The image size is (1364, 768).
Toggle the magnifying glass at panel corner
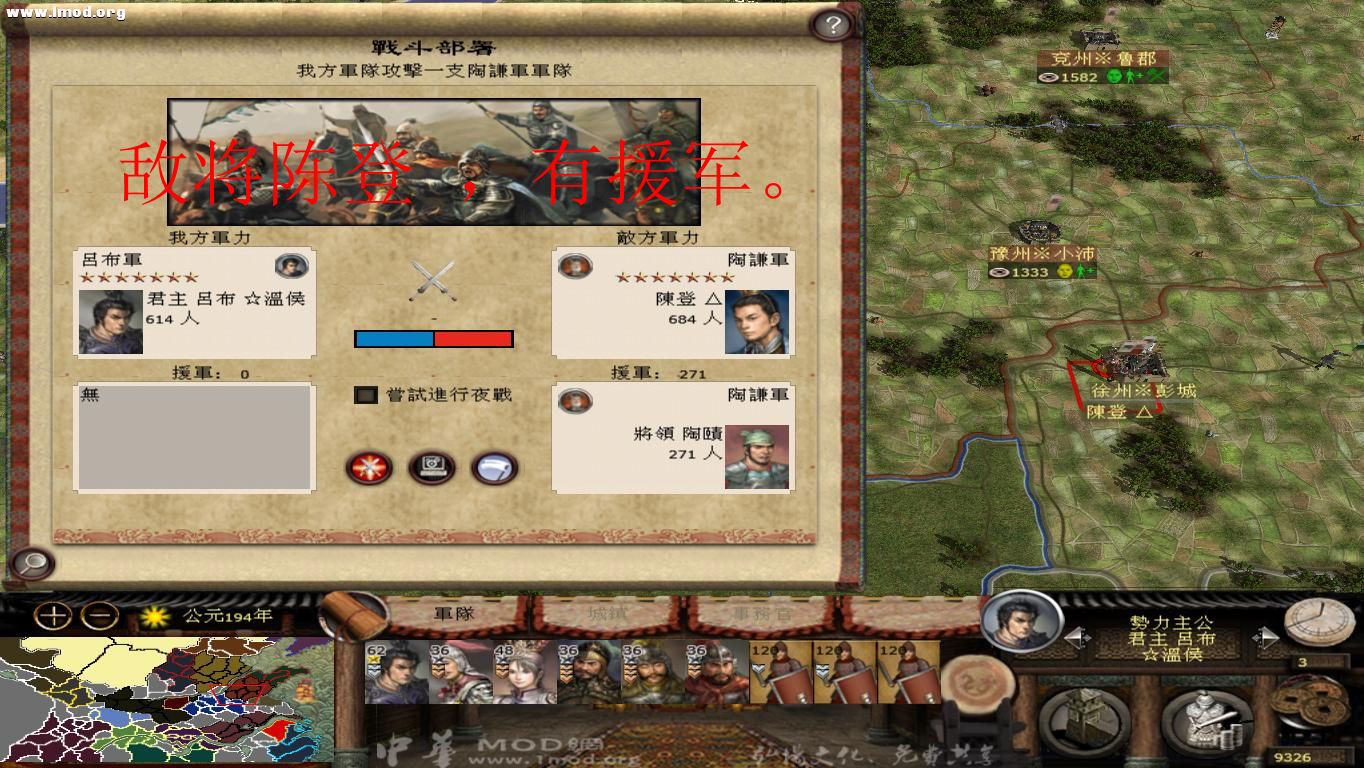click(33, 565)
